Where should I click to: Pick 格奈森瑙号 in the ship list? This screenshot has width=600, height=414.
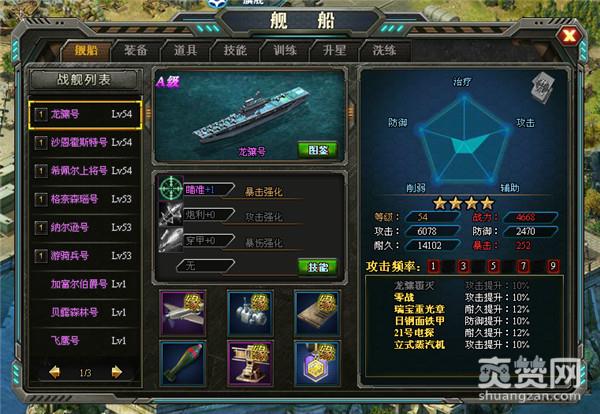(x=84, y=199)
